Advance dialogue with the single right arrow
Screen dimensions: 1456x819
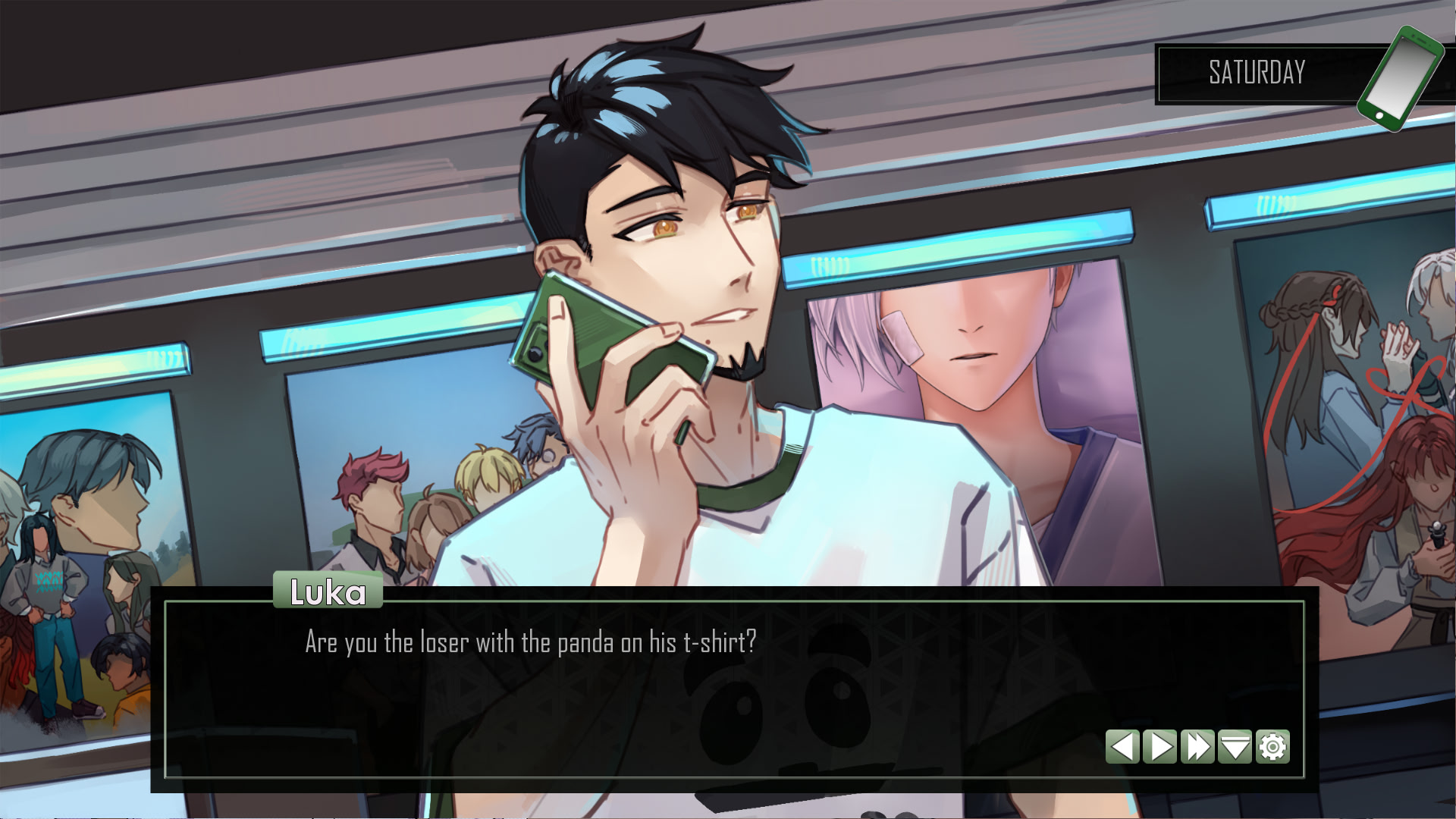click(1159, 747)
